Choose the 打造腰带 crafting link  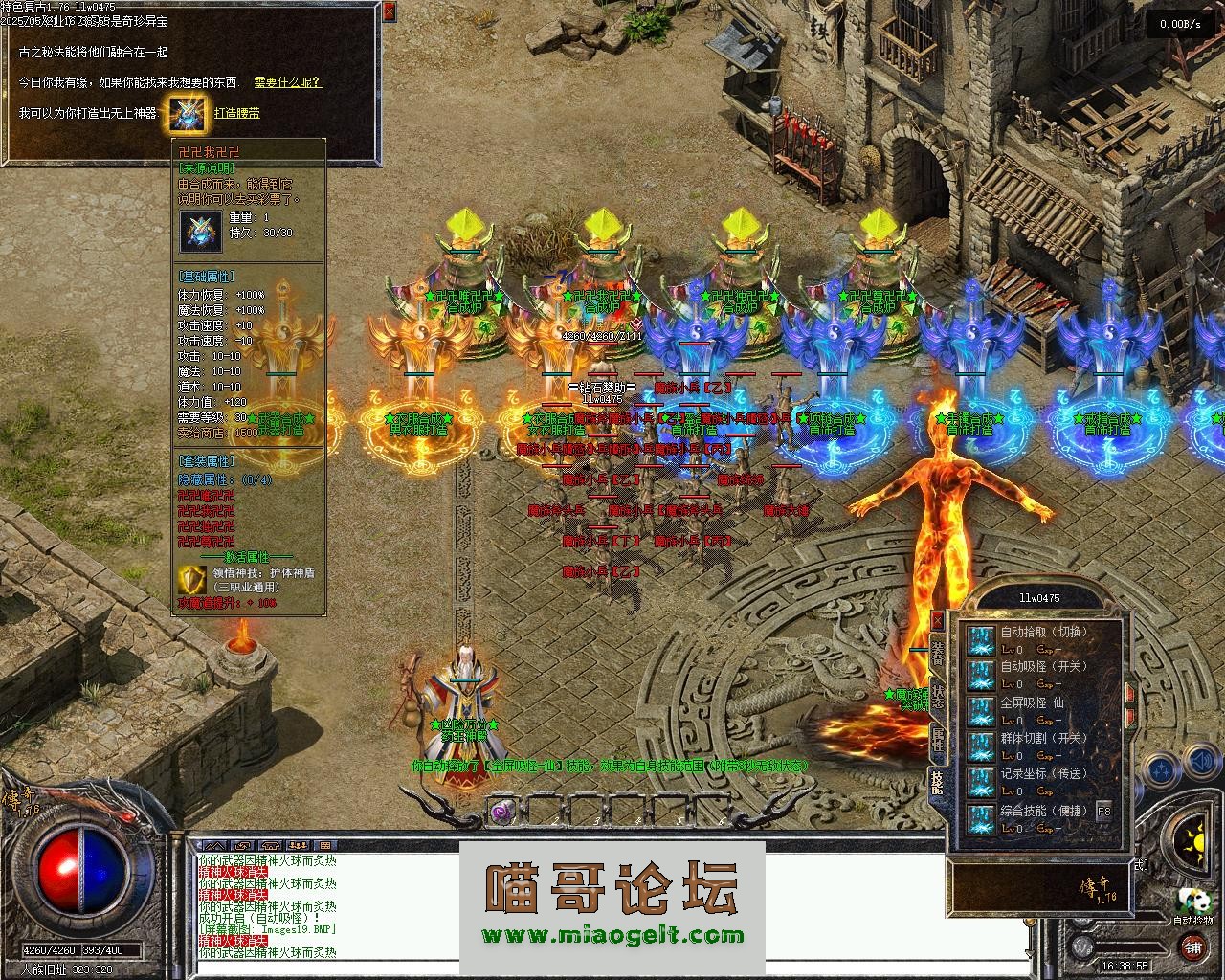coord(236,113)
